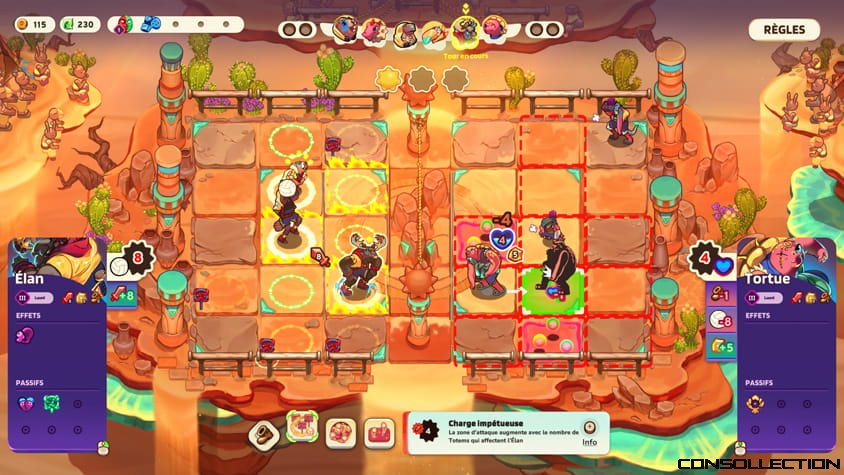View the heart passive on Élan card
Viewport: 844px width, 475px height.
coord(26,403)
